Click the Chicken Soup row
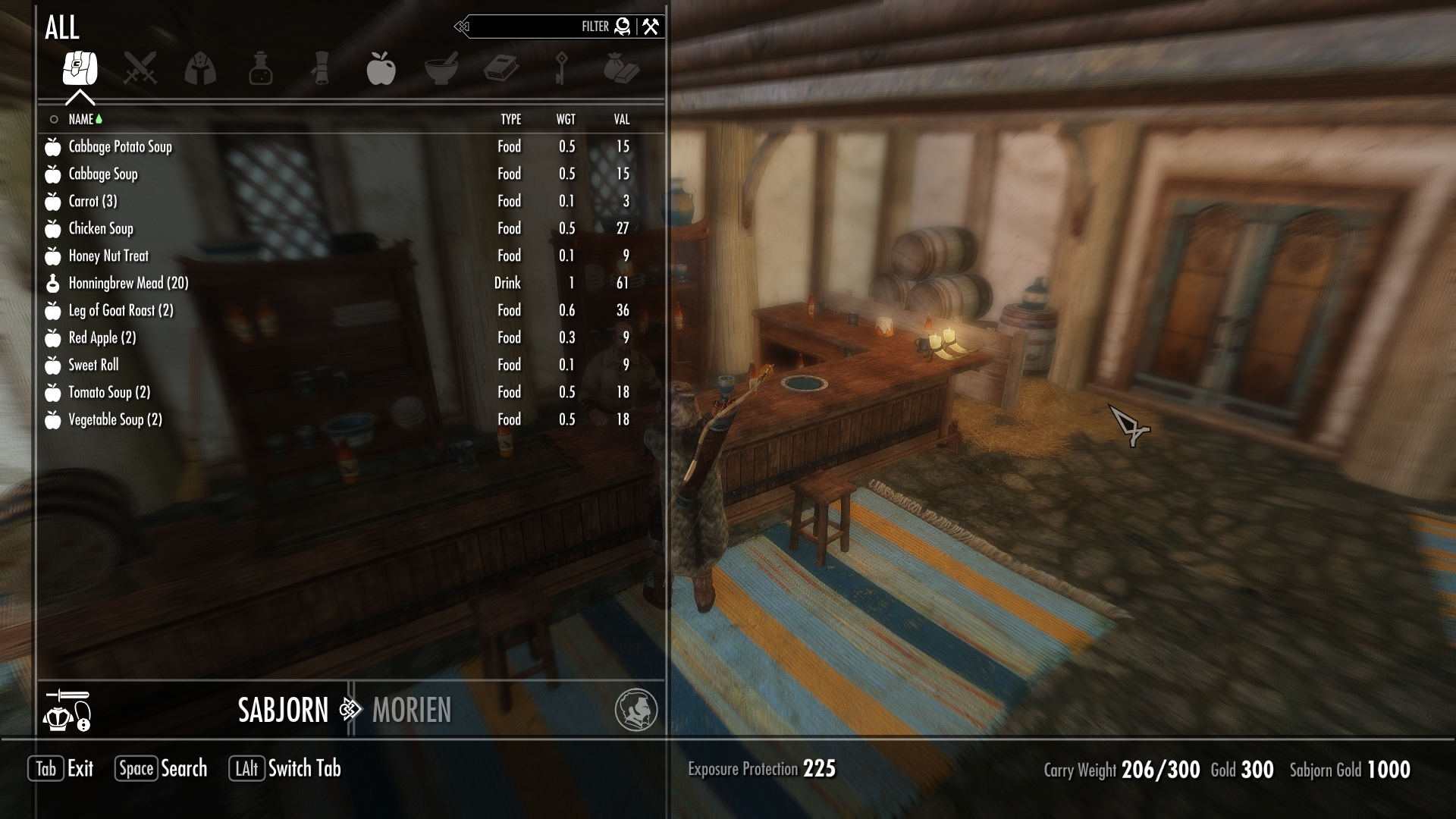 pos(101,228)
